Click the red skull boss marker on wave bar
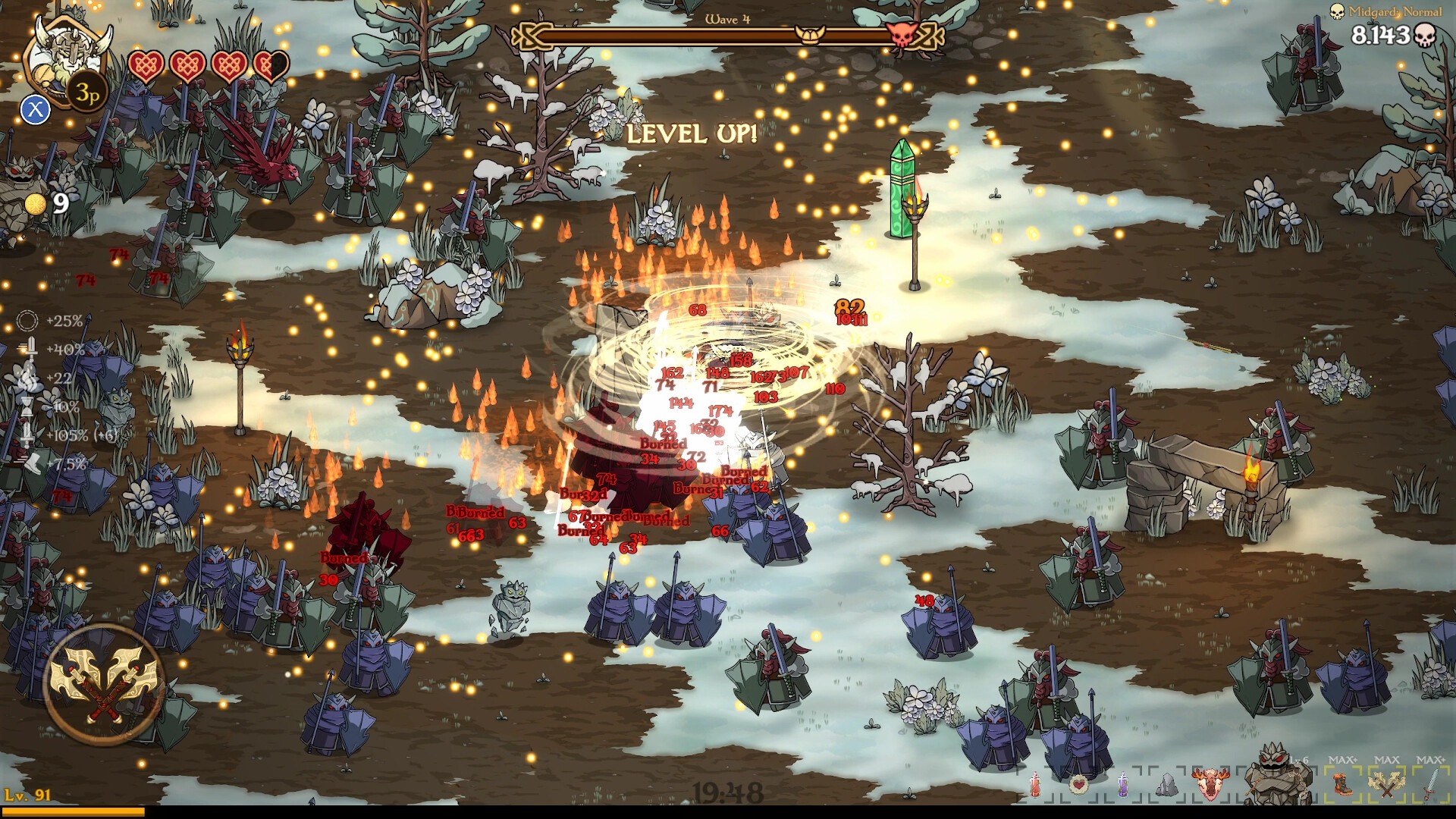This screenshot has height=819, width=1456. click(x=902, y=34)
